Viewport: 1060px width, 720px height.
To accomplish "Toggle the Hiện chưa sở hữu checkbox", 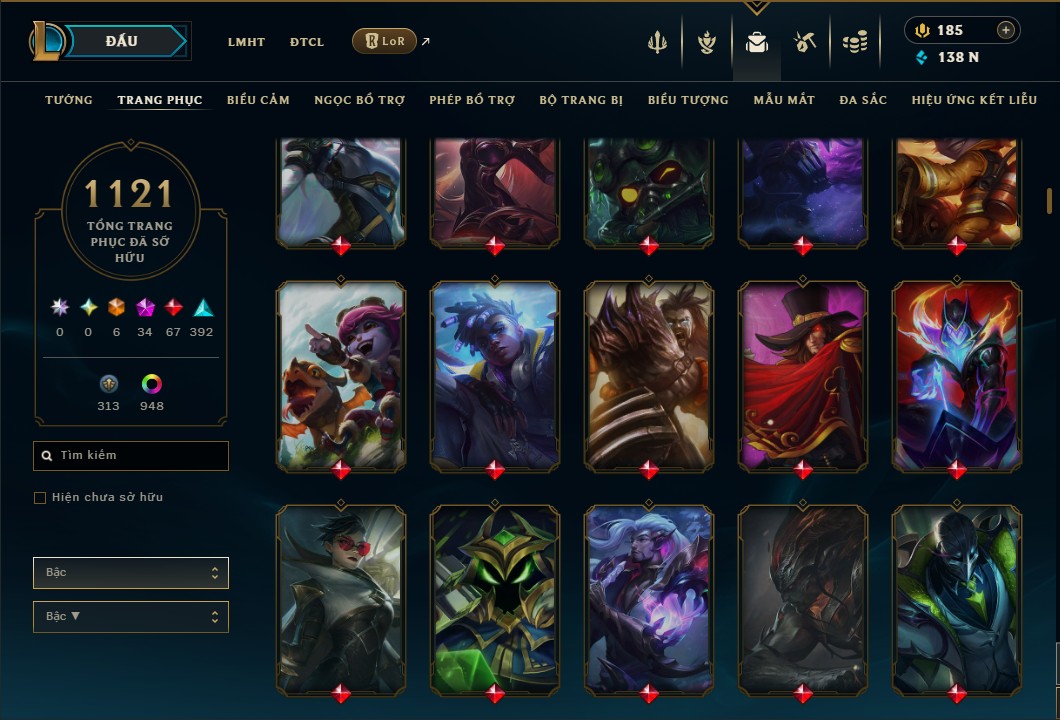I will tap(40, 498).
